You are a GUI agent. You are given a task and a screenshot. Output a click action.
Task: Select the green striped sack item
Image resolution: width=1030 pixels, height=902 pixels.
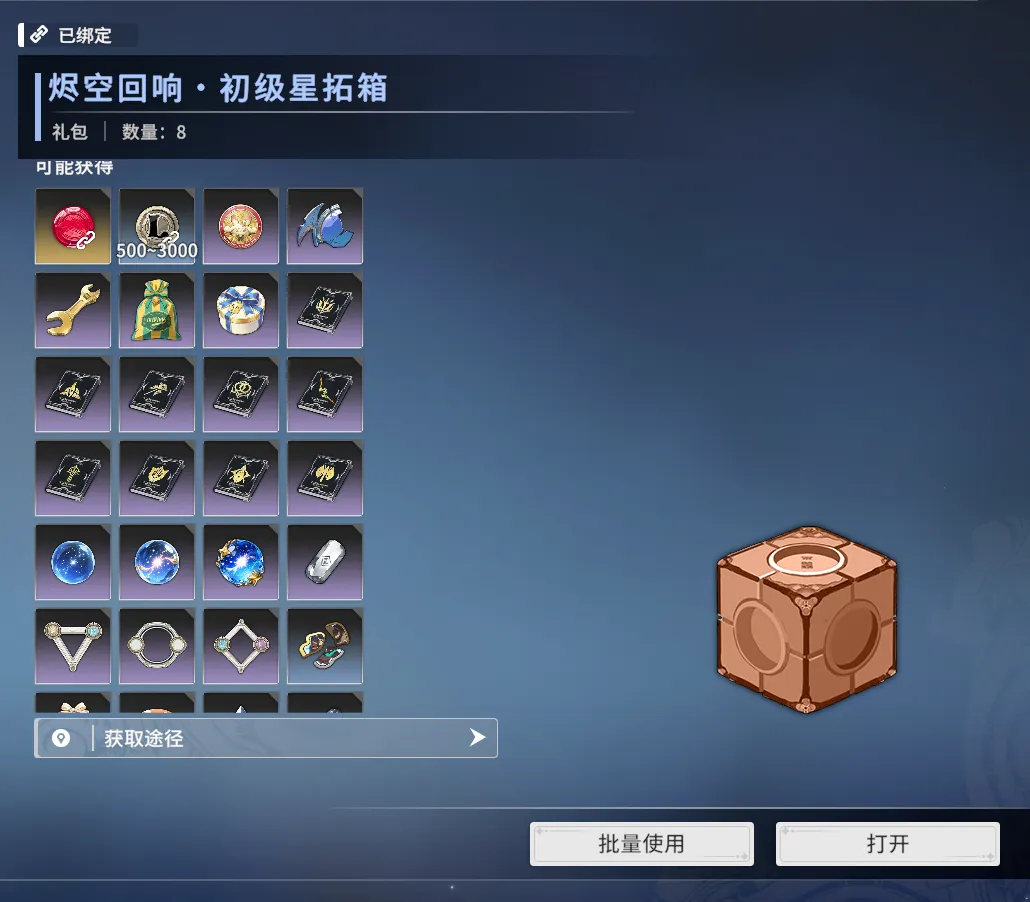[157, 310]
